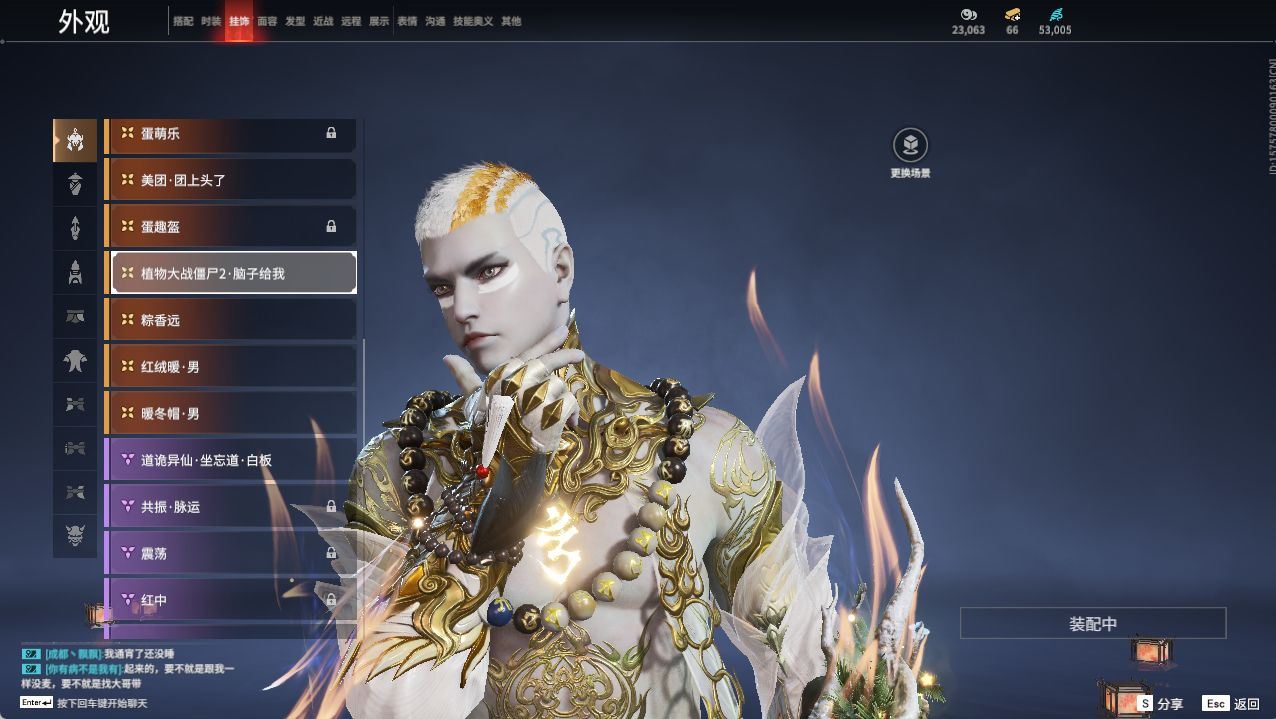The height and width of the screenshot is (719, 1276).
Task: Select the 蛋萌乐 accessory
Action: click(x=232, y=134)
